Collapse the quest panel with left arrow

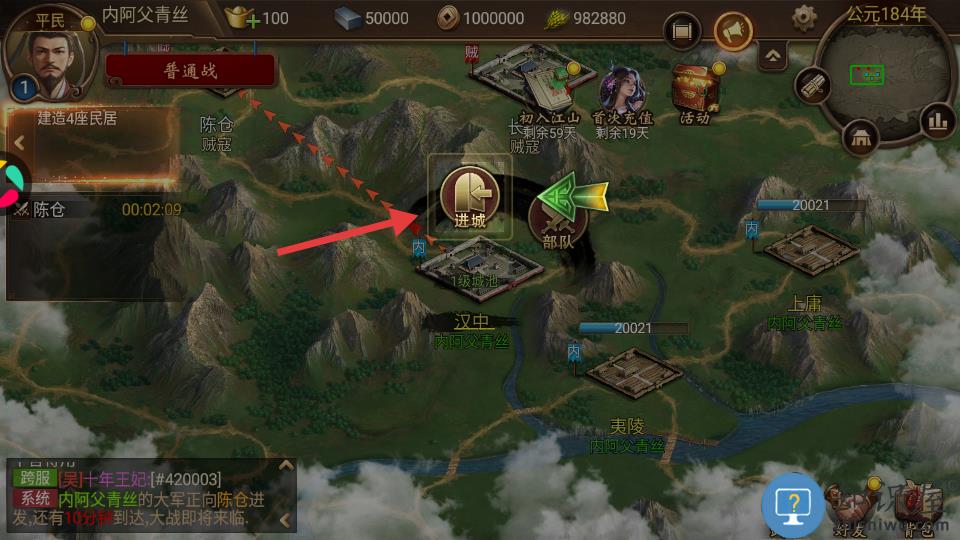point(18,143)
